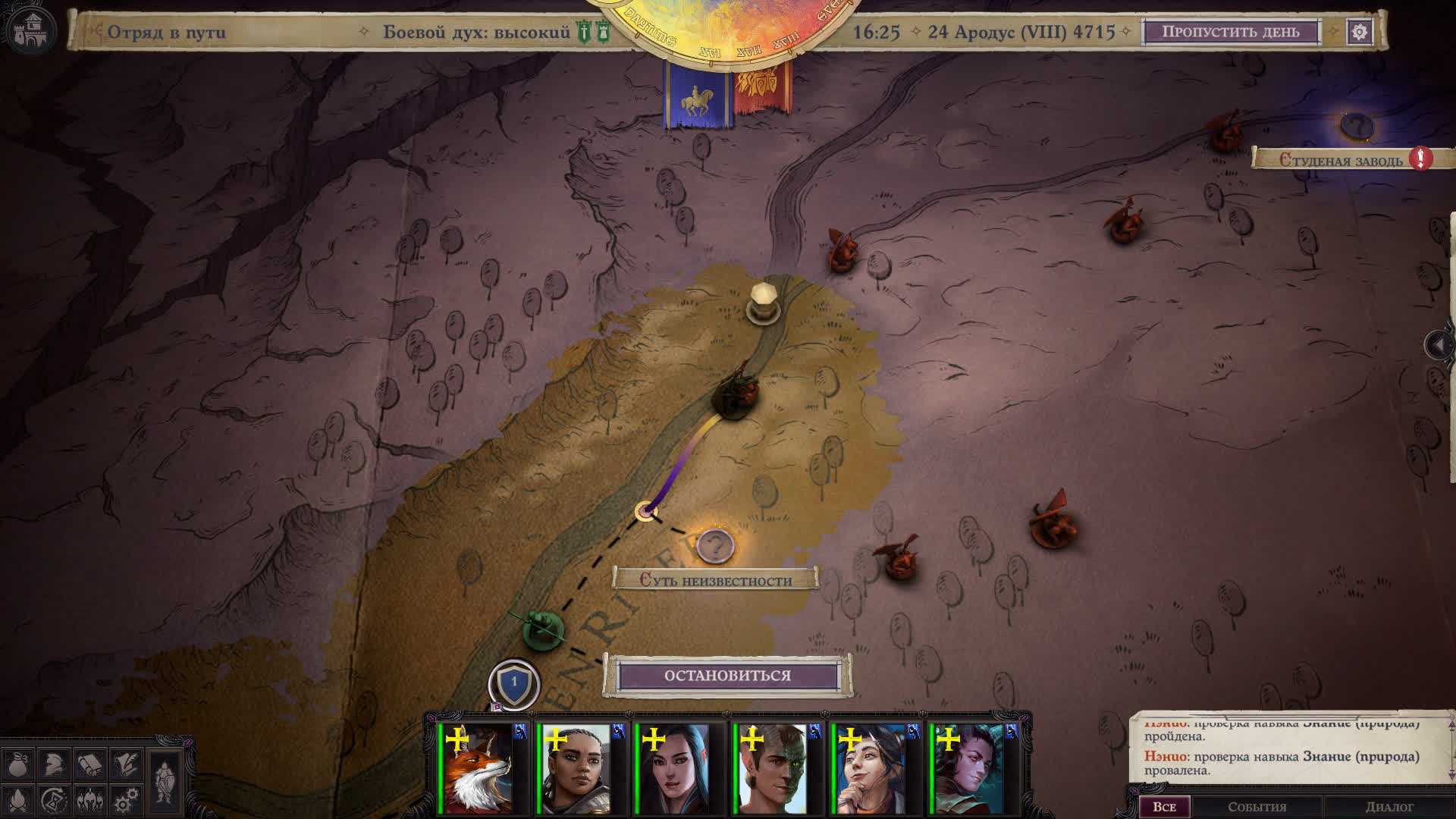This screenshot has height=819, width=1456.
Task: Switch log to the Диалог tab
Action: (1389, 807)
